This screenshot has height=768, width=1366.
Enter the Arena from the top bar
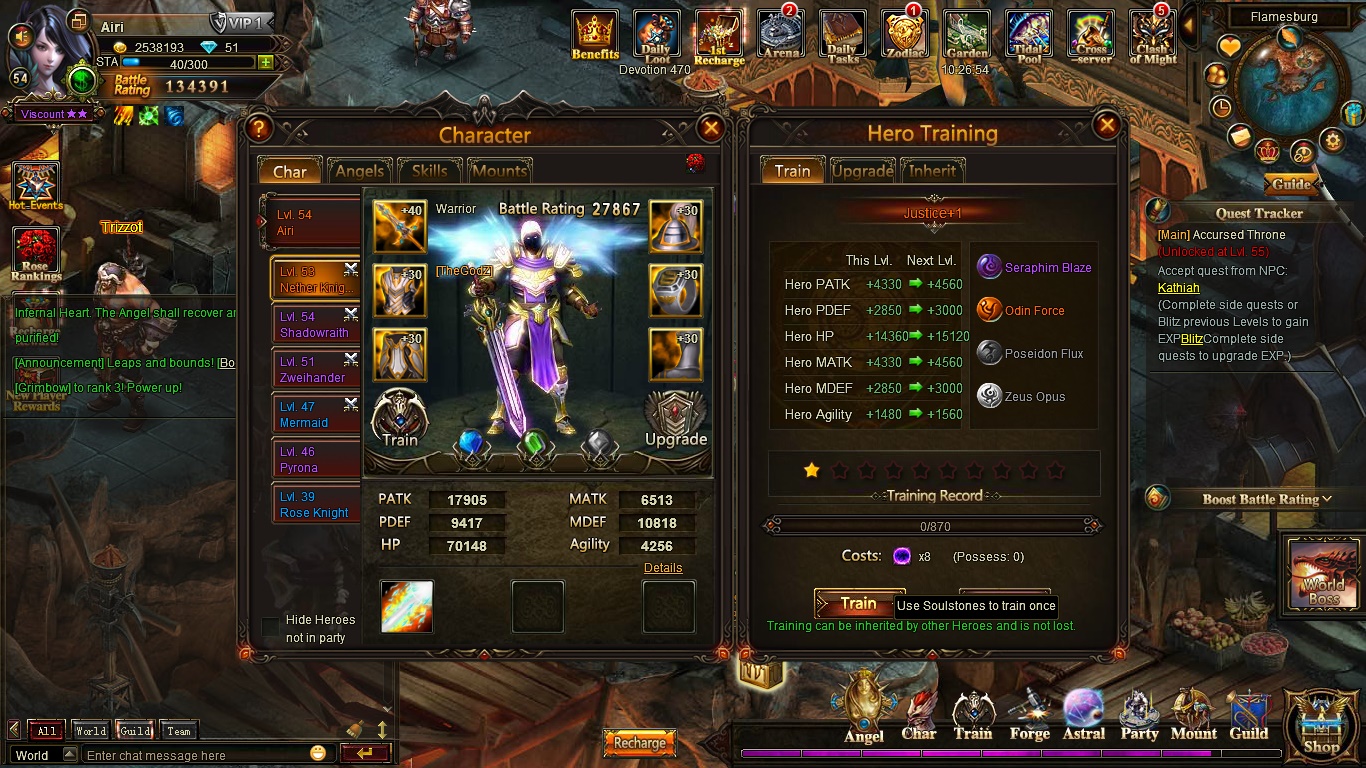(781, 38)
